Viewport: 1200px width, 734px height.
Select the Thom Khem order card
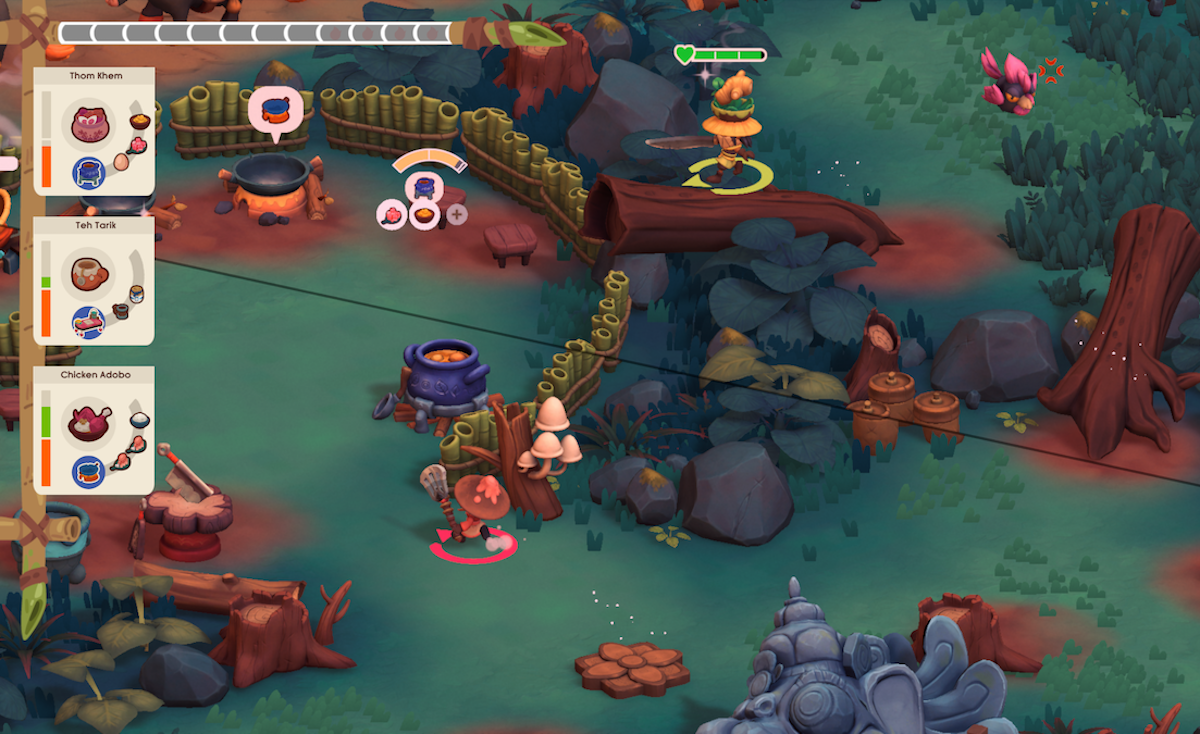coord(94,131)
